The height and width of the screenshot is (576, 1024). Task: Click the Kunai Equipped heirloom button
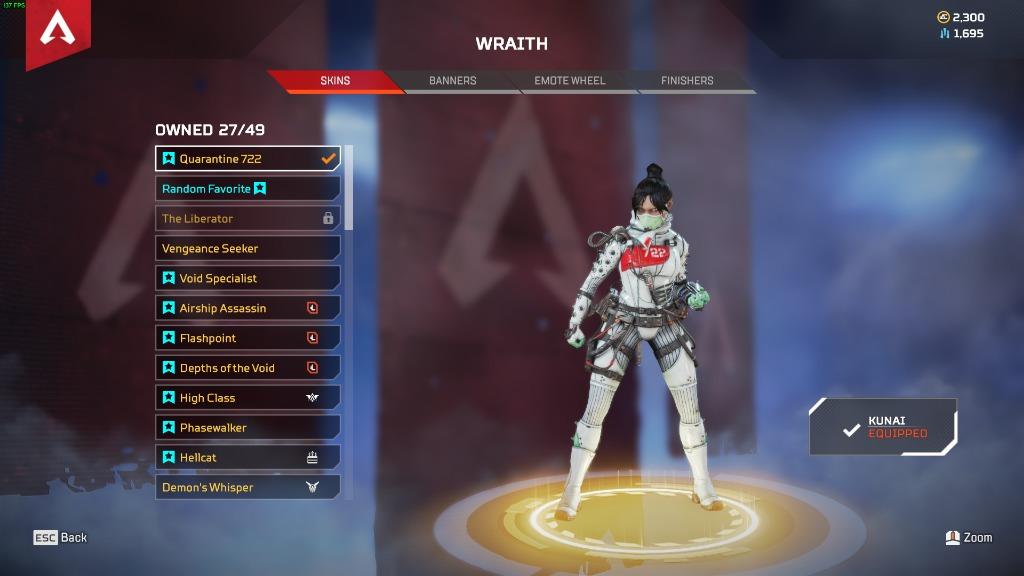pos(883,427)
